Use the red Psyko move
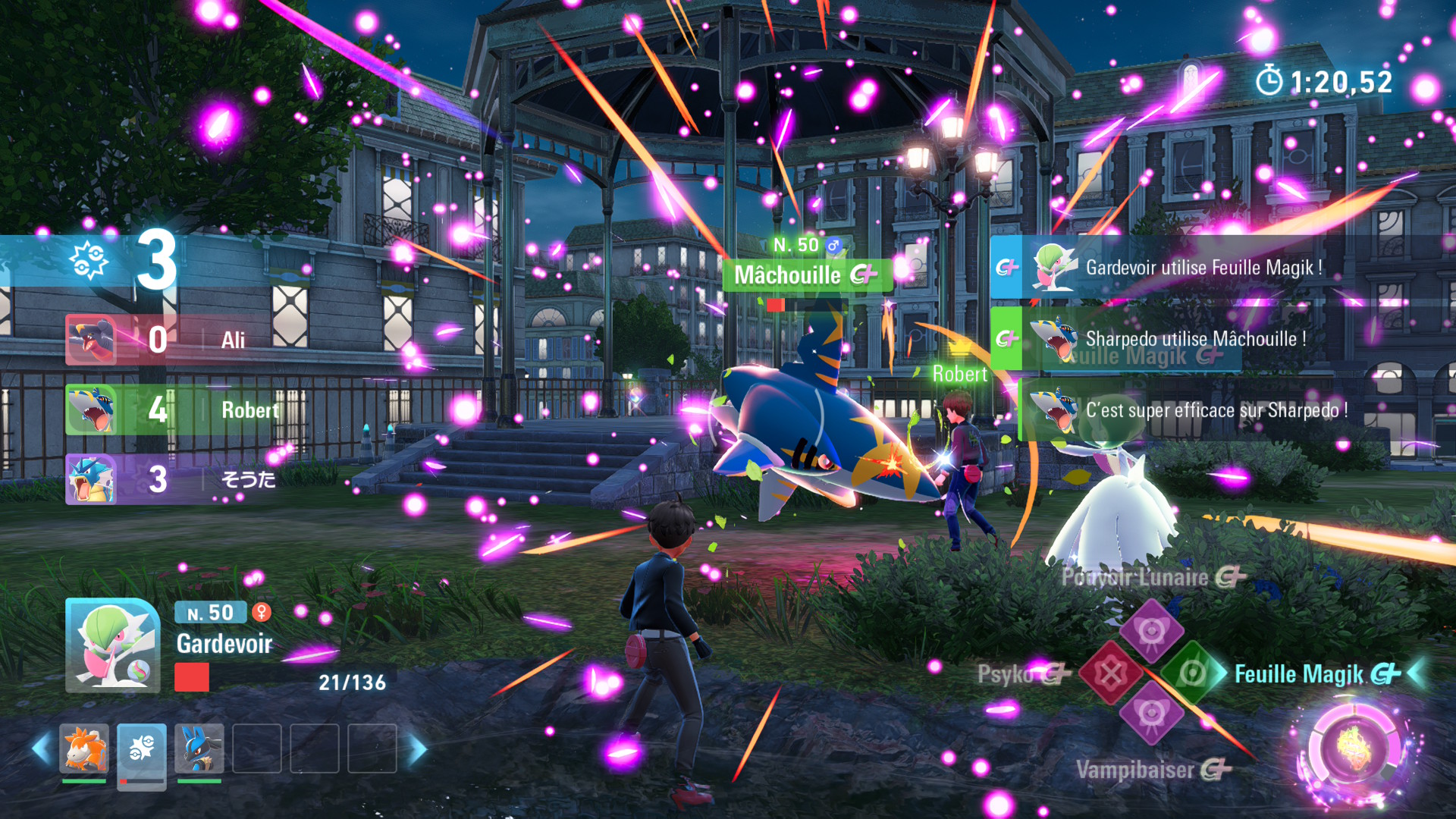 1110,673
